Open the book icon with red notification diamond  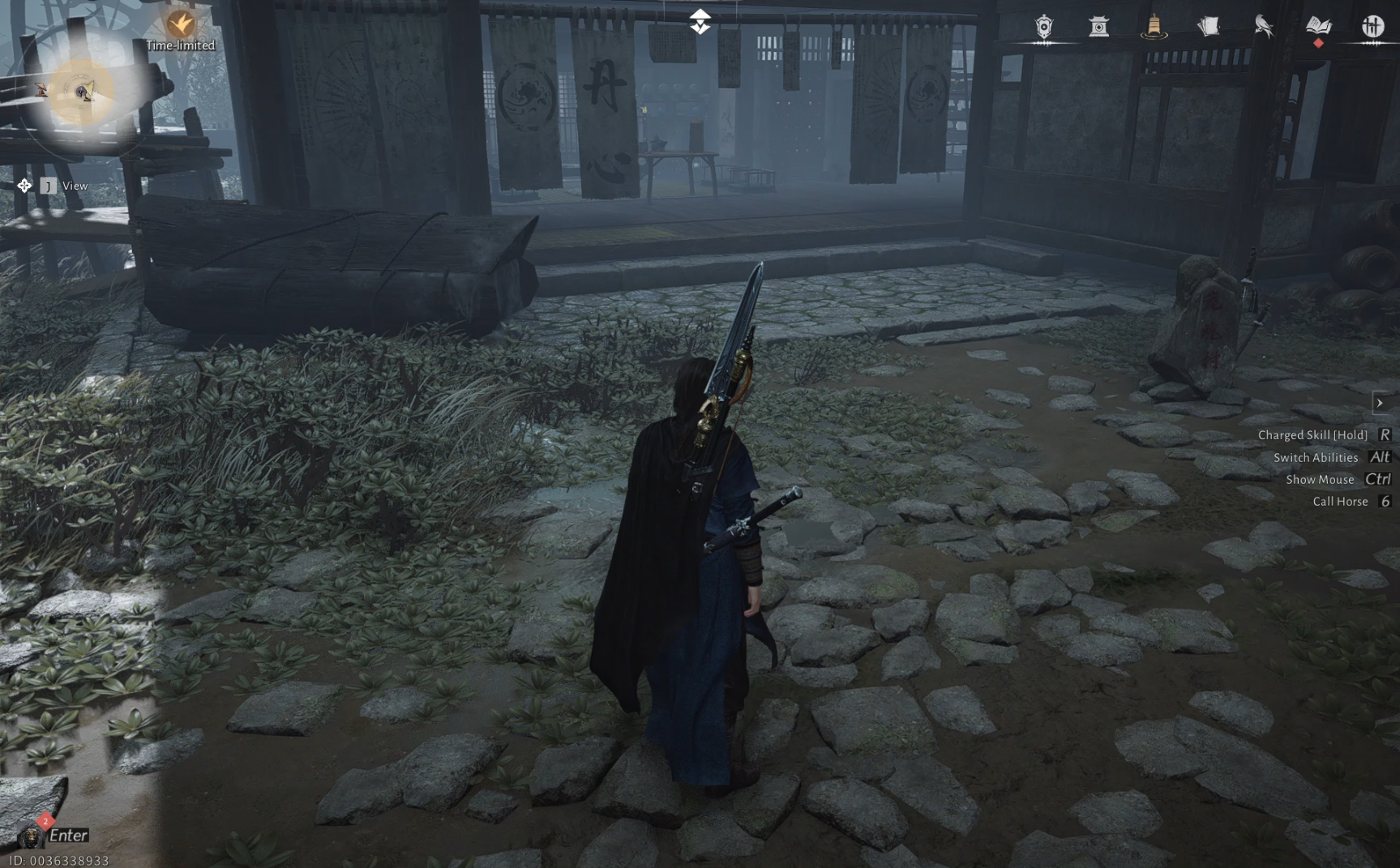tap(1318, 25)
